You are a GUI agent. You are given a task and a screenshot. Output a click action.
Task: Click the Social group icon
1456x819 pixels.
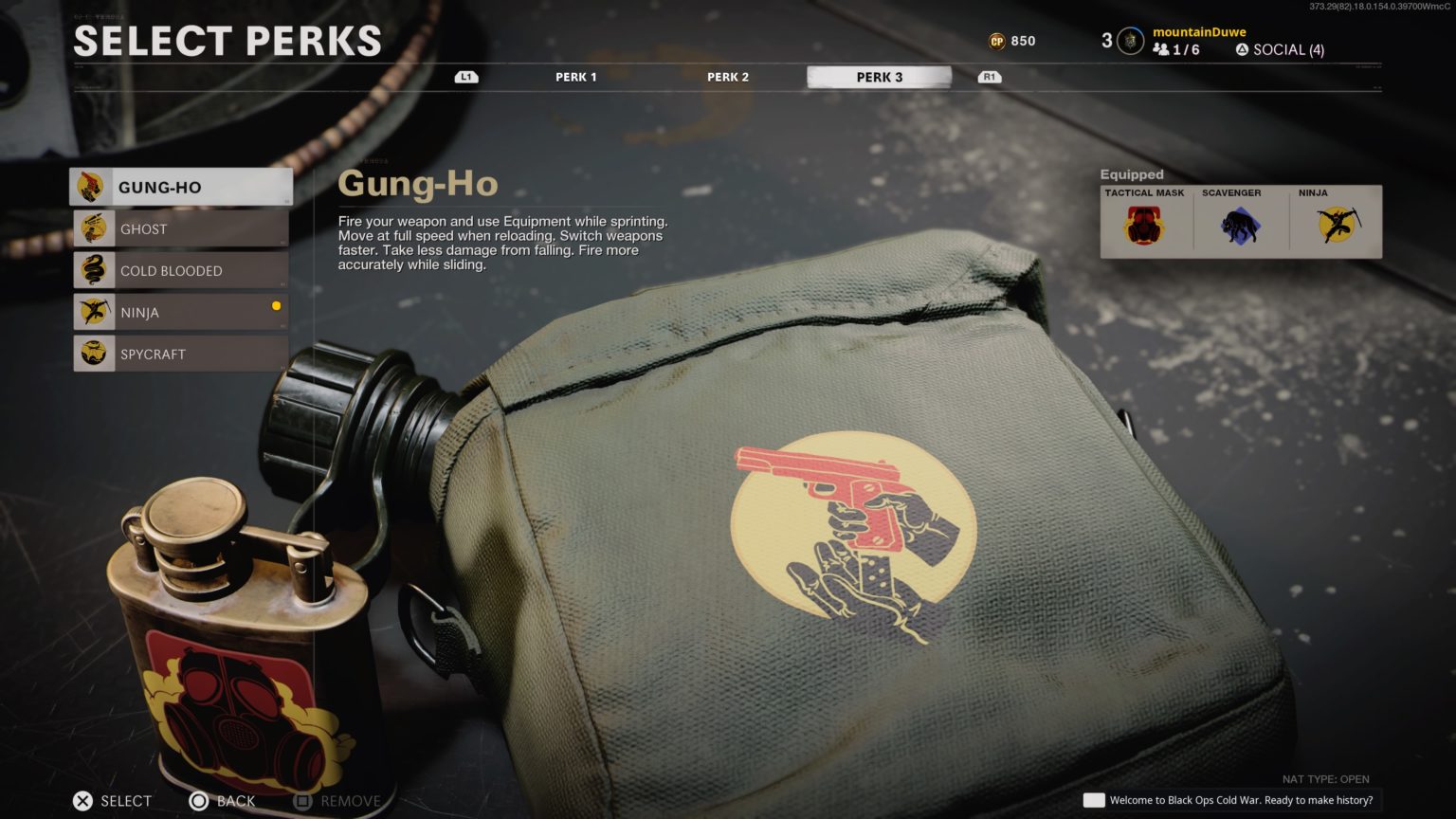click(x=1242, y=49)
